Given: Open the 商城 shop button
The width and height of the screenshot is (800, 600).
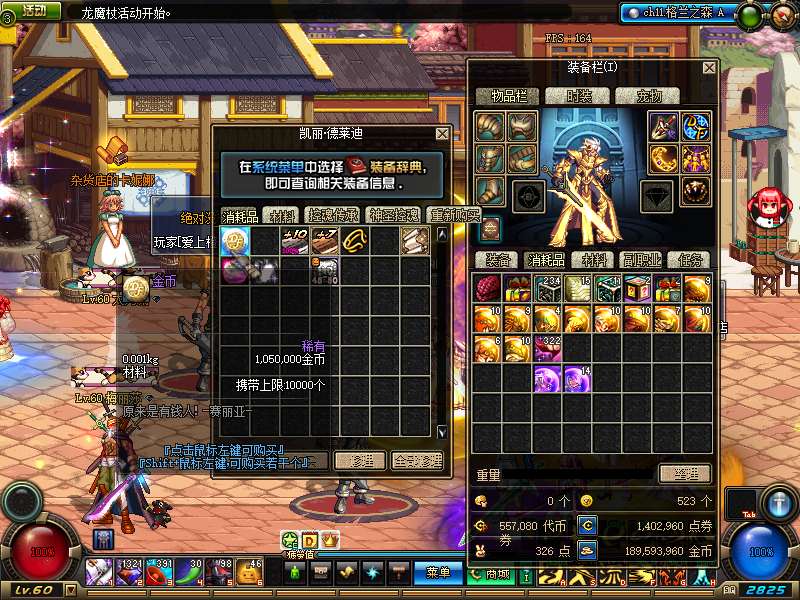Looking at the screenshot, I should coord(498,574).
